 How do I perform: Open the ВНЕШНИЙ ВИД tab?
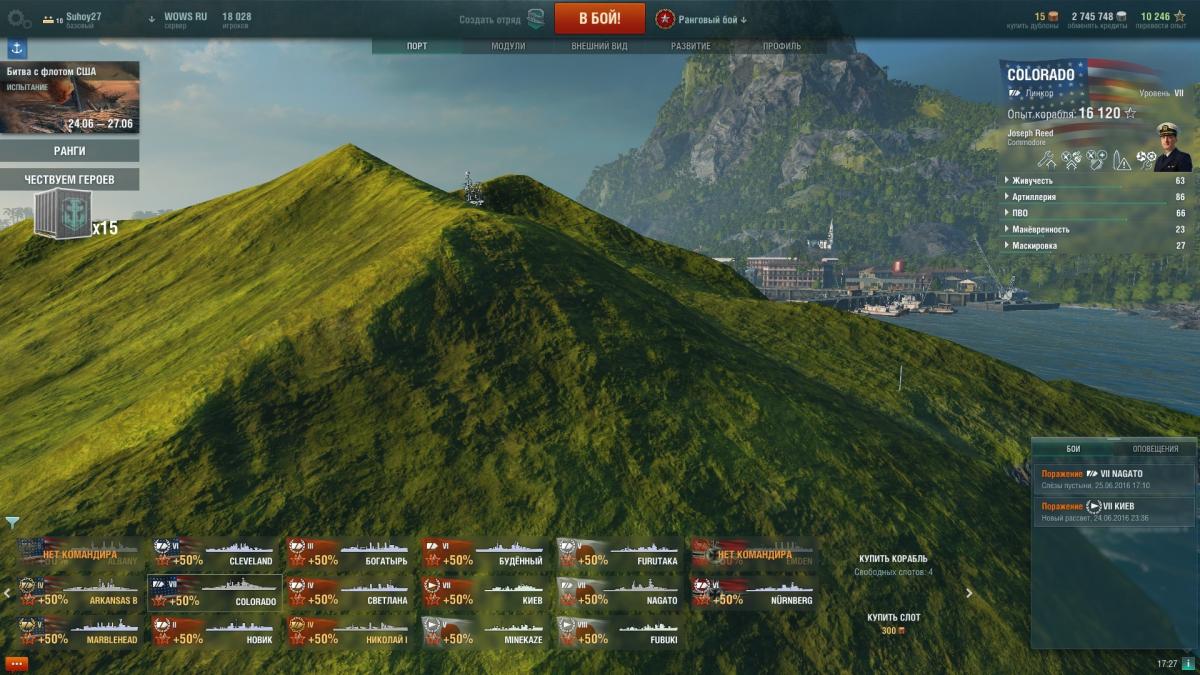pyautogui.click(x=599, y=46)
